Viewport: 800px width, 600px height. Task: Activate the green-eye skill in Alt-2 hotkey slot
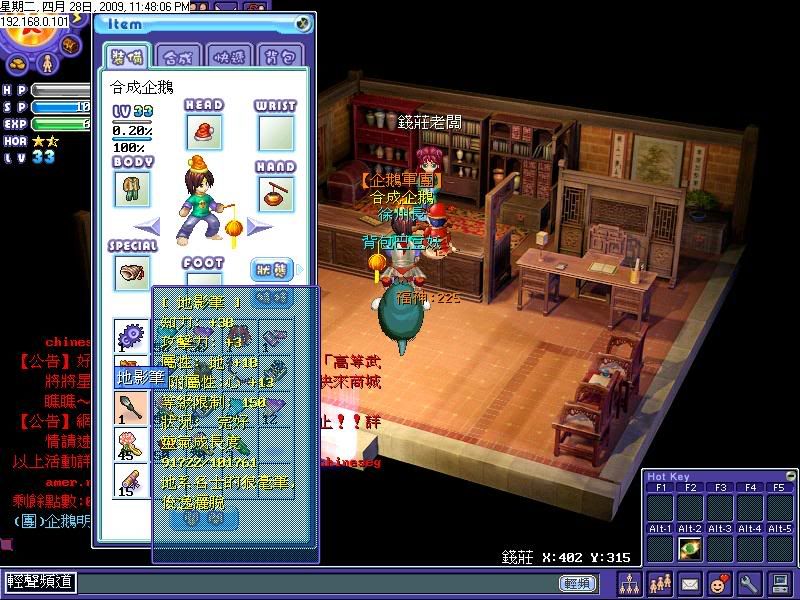pyautogui.click(x=689, y=549)
